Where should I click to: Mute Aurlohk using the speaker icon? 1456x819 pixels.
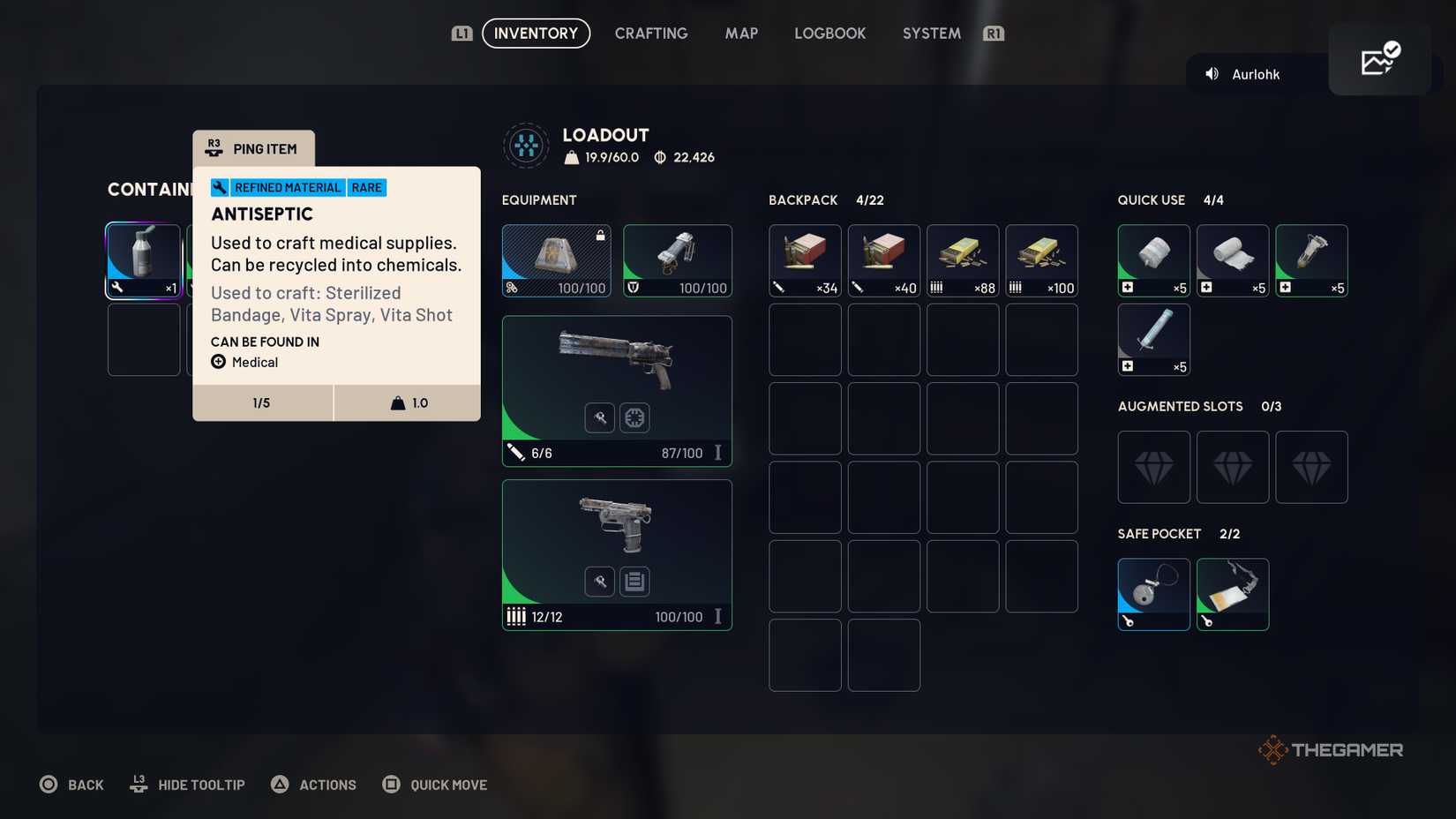1211,74
